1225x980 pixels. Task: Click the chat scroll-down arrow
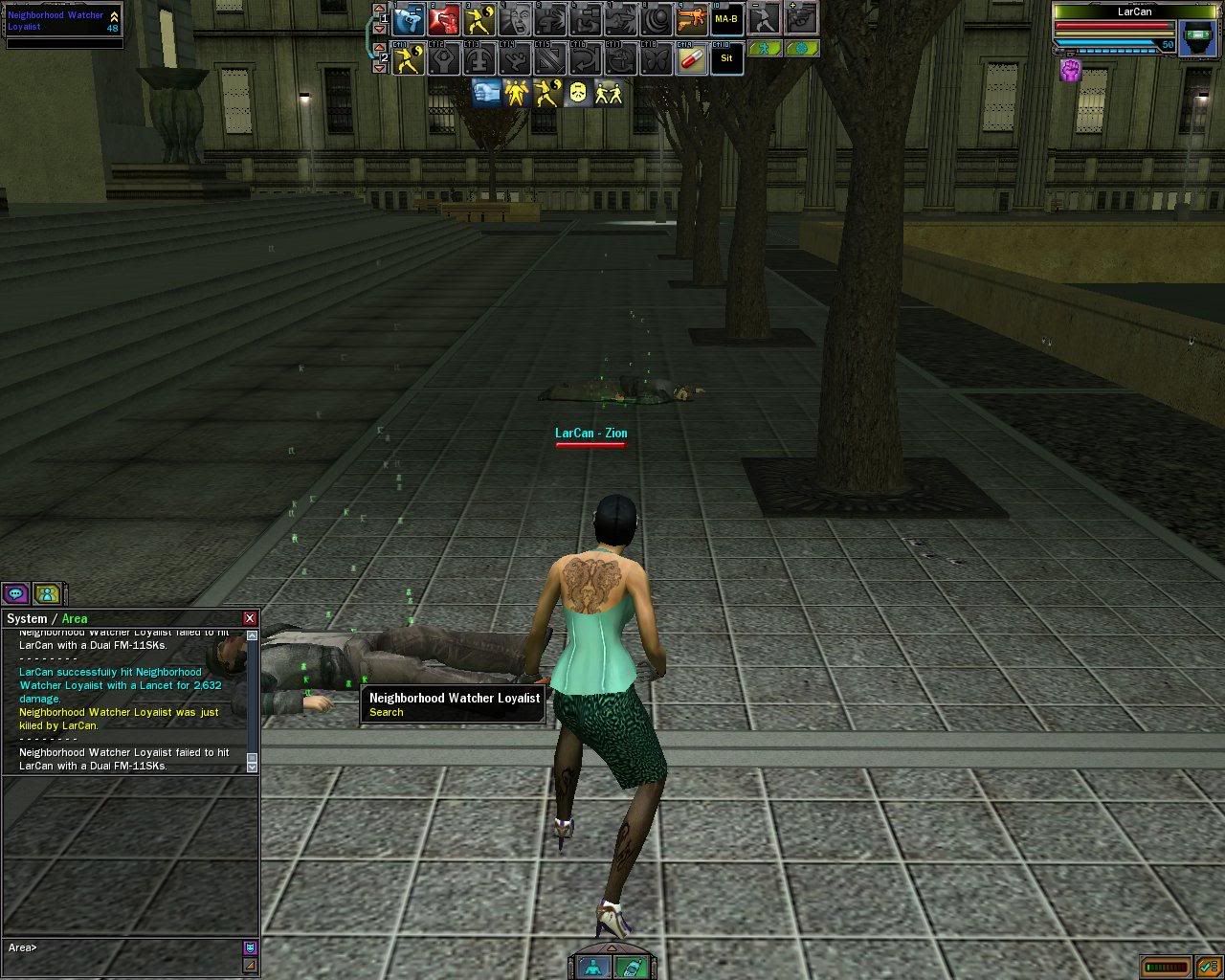tap(252, 766)
